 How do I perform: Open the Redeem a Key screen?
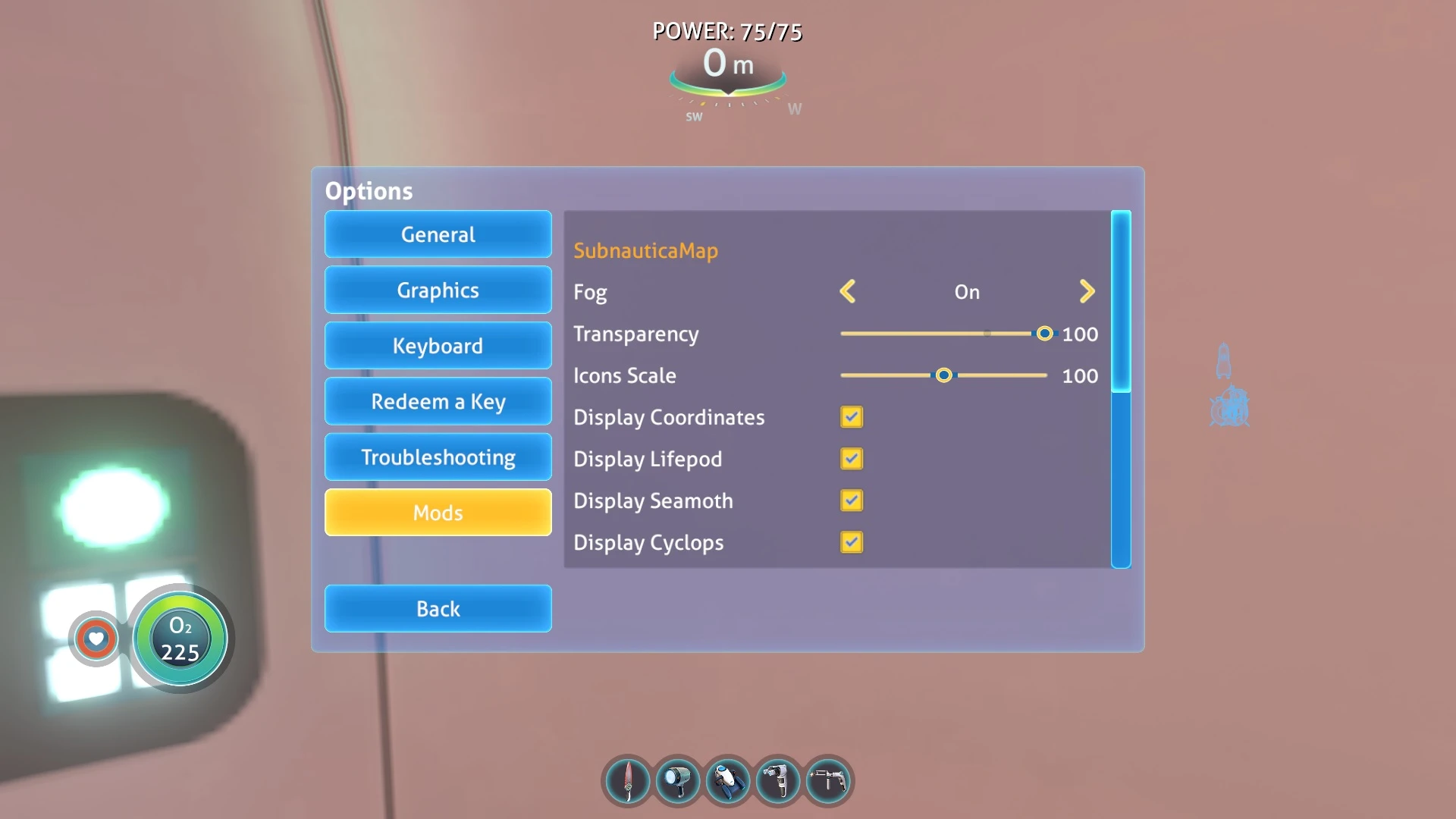tap(438, 401)
